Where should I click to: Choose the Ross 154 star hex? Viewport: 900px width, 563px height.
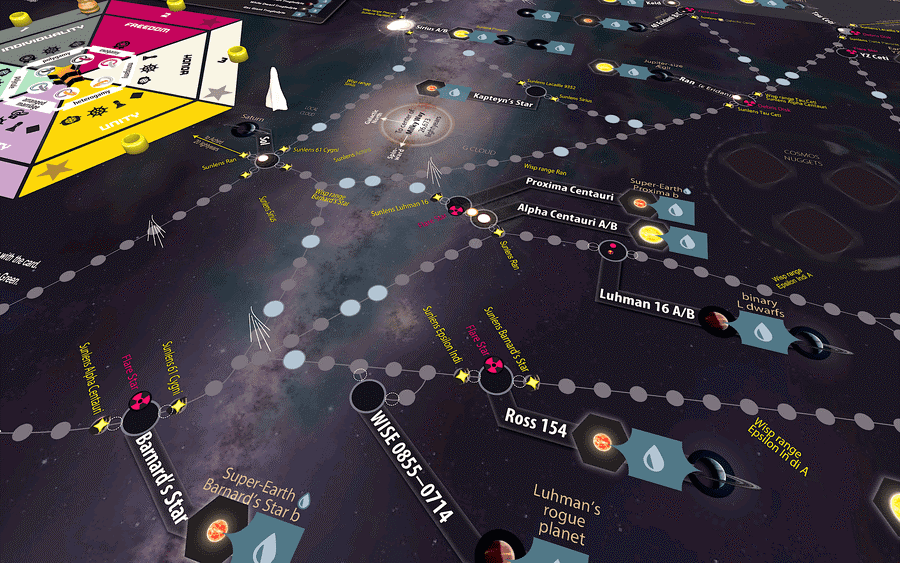pyautogui.click(x=604, y=439)
